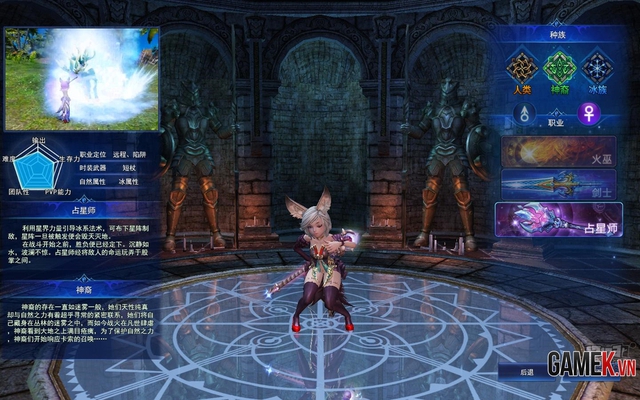Open the class skill preview video thumbnail

81,79
